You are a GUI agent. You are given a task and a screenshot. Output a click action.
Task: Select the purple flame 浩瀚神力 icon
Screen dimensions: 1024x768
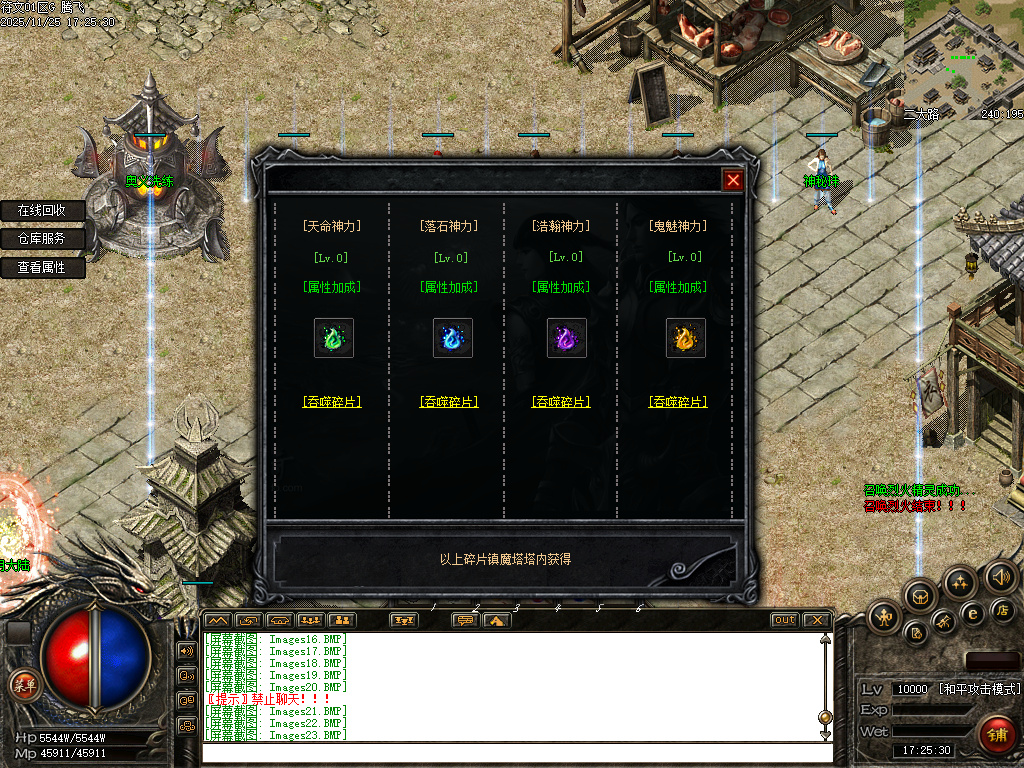[566, 338]
